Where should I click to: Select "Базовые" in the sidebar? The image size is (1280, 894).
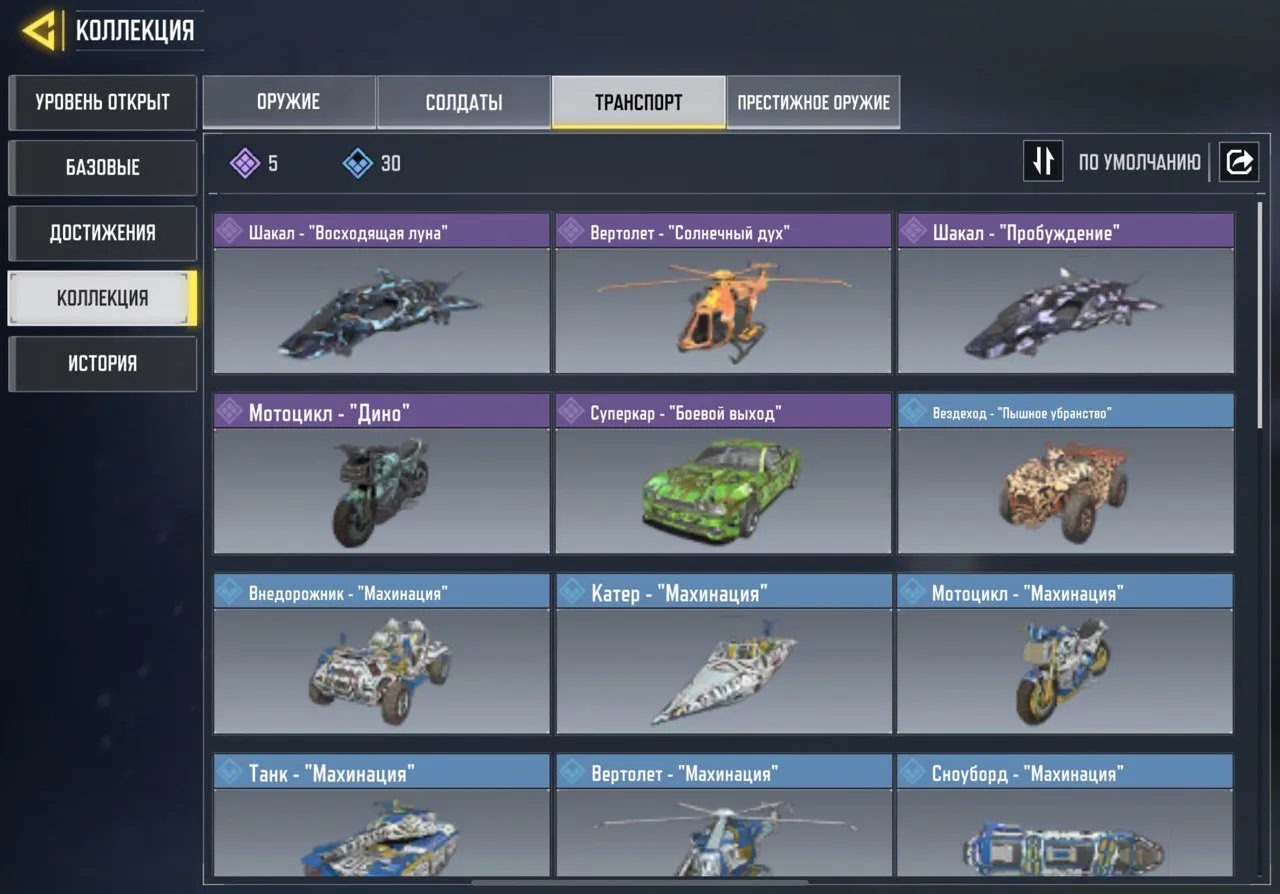(x=102, y=167)
